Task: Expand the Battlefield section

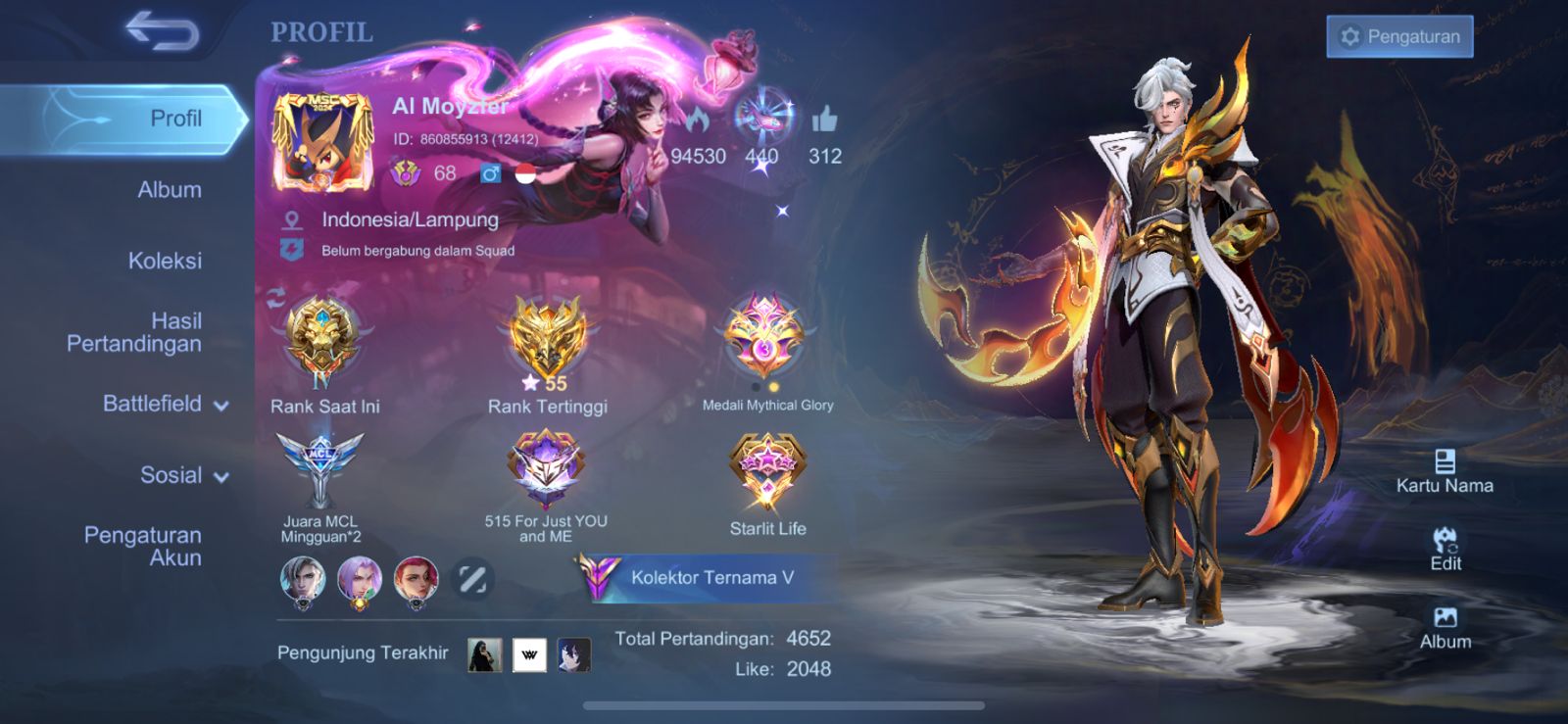Action: coord(165,404)
